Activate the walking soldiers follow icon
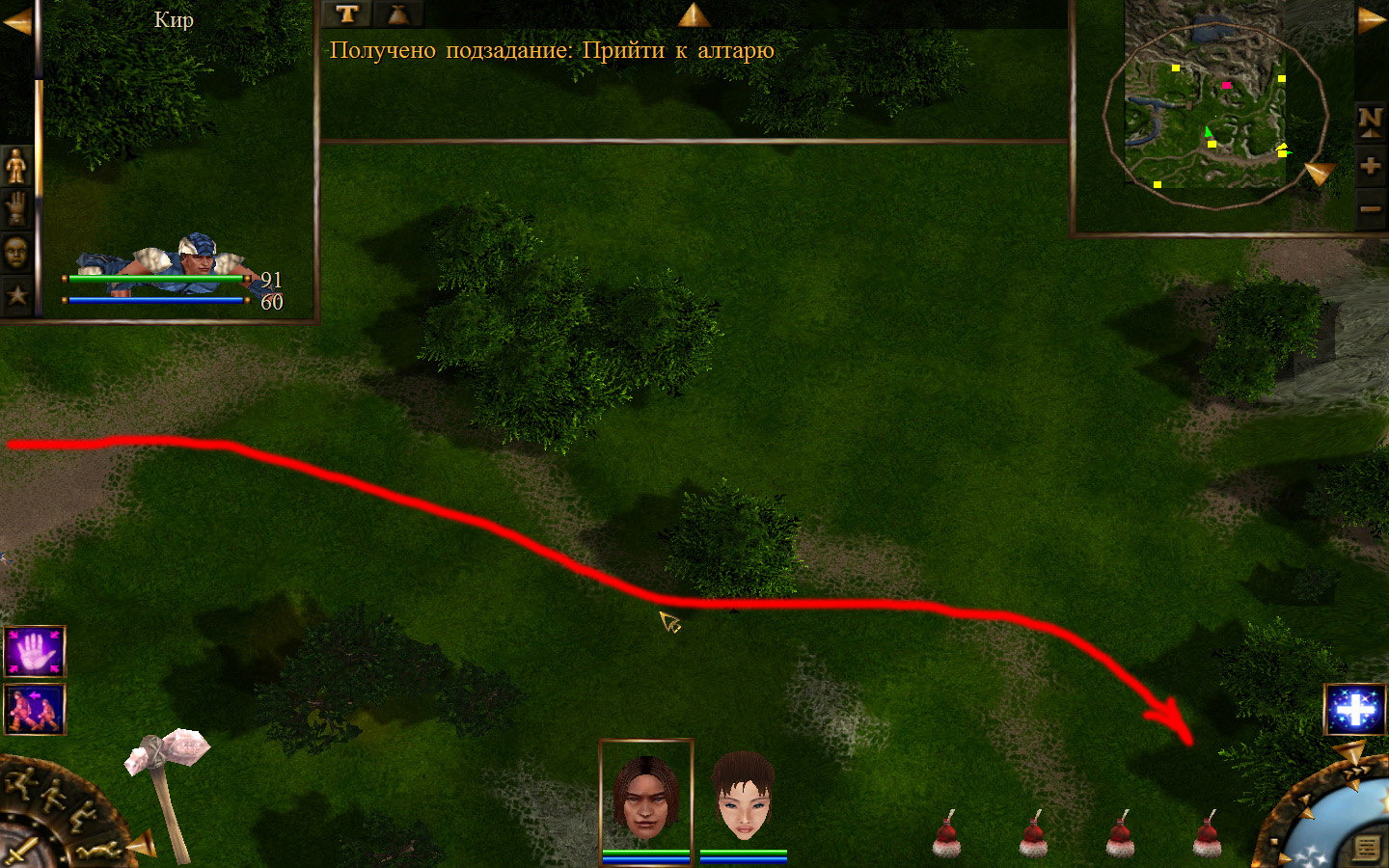 click(x=35, y=709)
